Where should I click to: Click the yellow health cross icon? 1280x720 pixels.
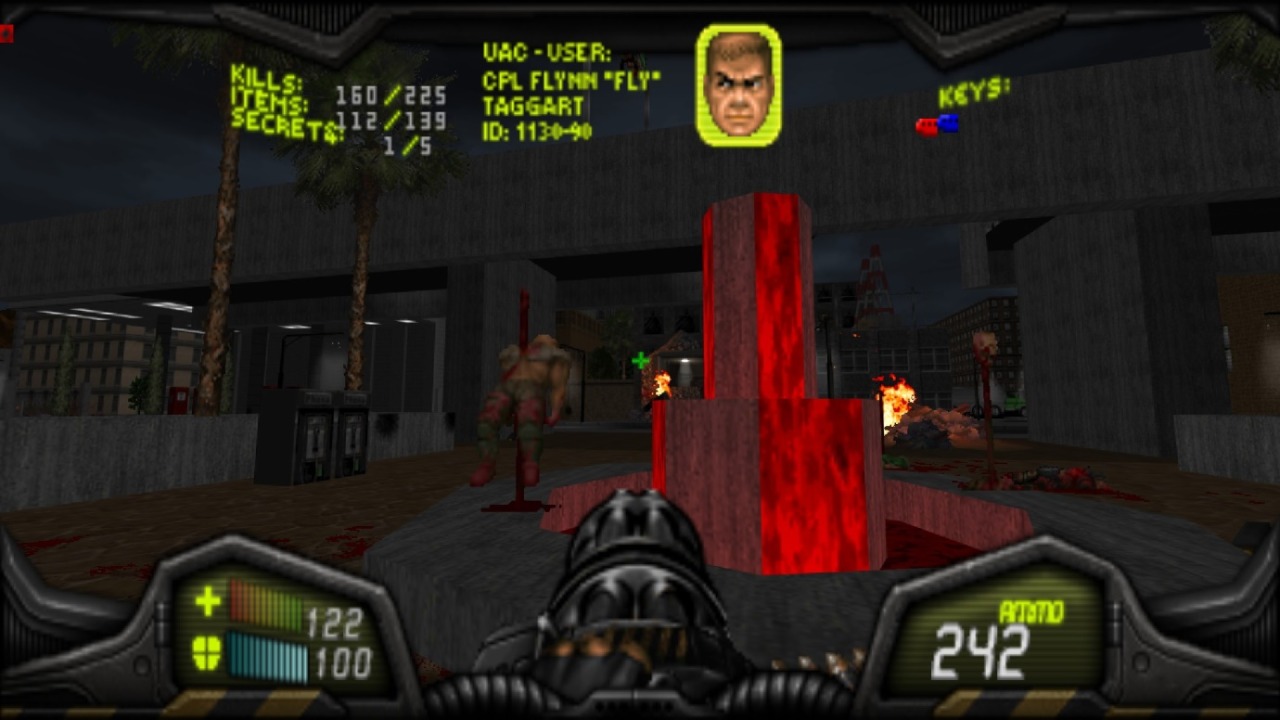click(x=208, y=601)
